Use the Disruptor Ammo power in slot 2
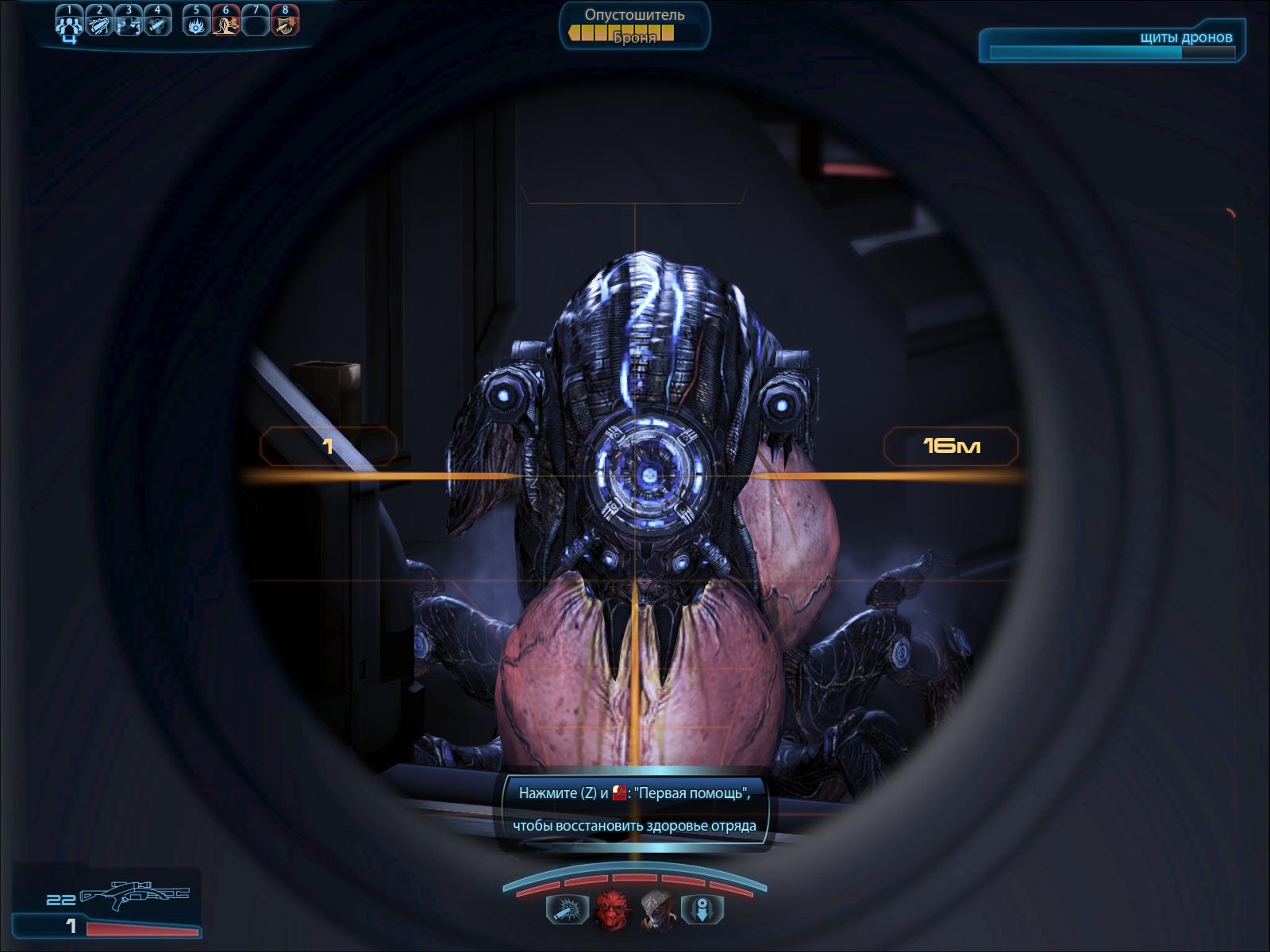The height and width of the screenshot is (952, 1270). tap(99, 24)
